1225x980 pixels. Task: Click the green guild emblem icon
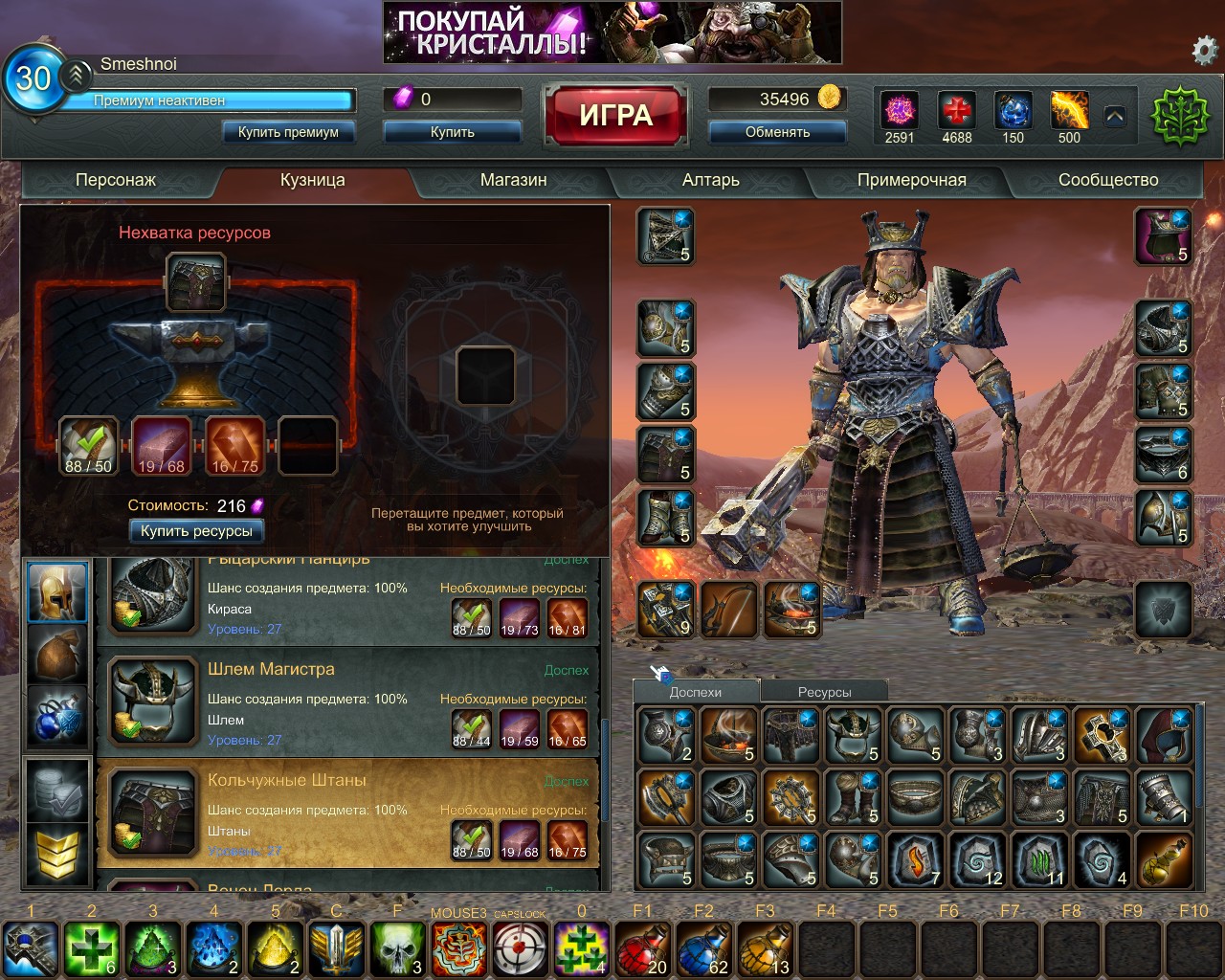tap(1180, 117)
